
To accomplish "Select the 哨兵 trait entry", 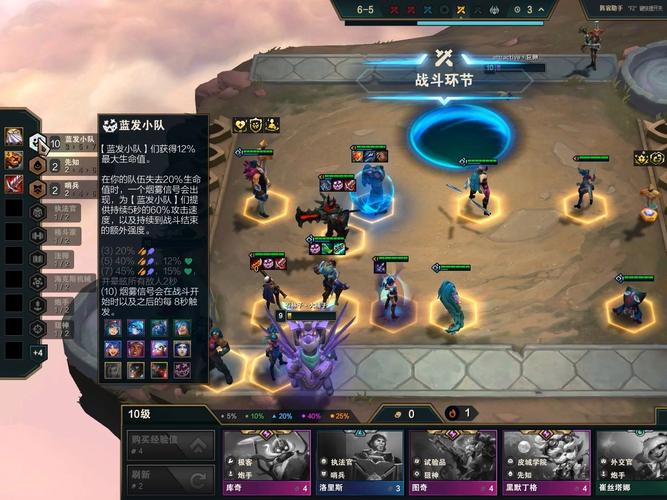I will click(60, 188).
